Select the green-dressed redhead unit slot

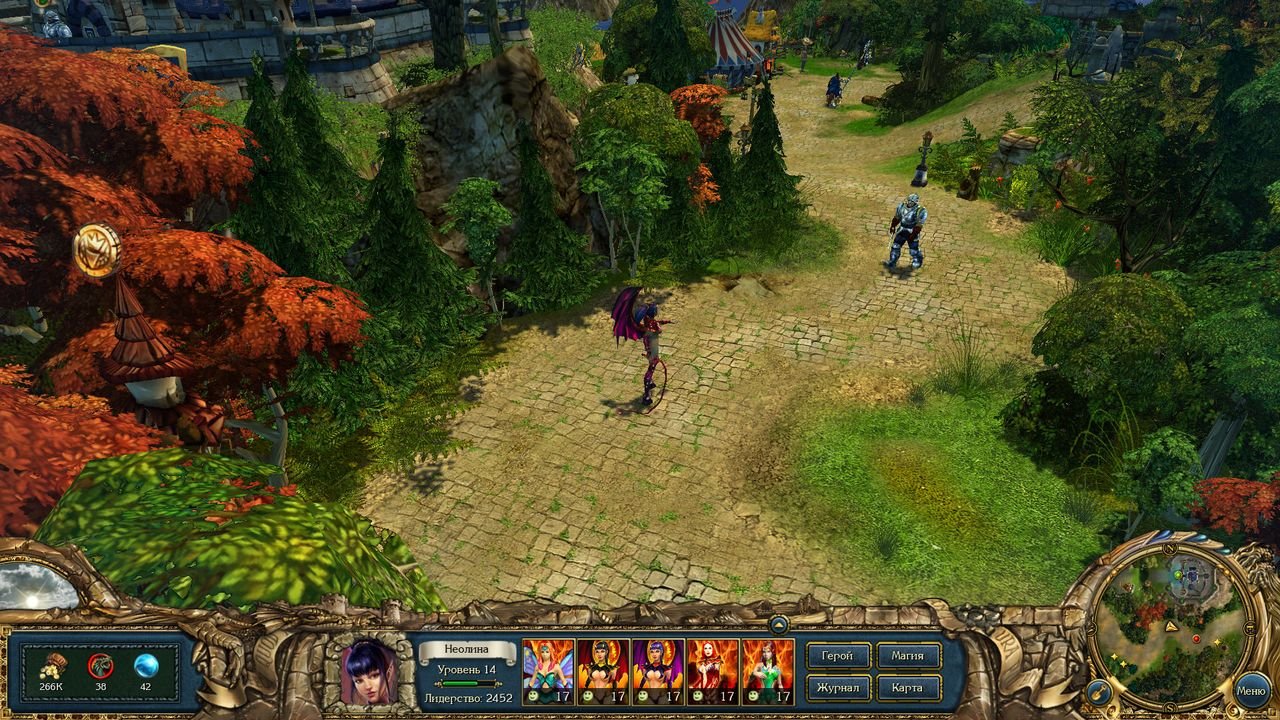tap(768, 671)
